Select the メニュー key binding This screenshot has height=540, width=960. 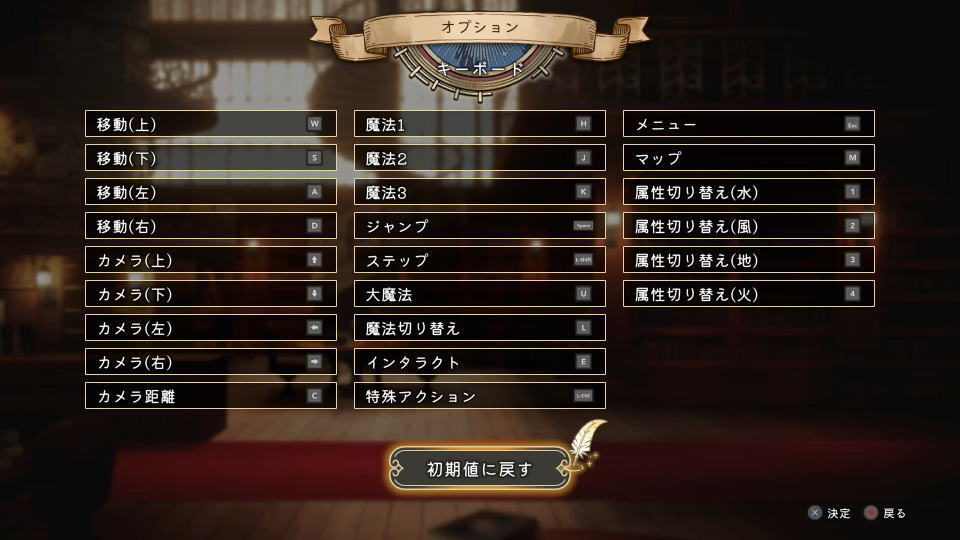tap(748, 124)
